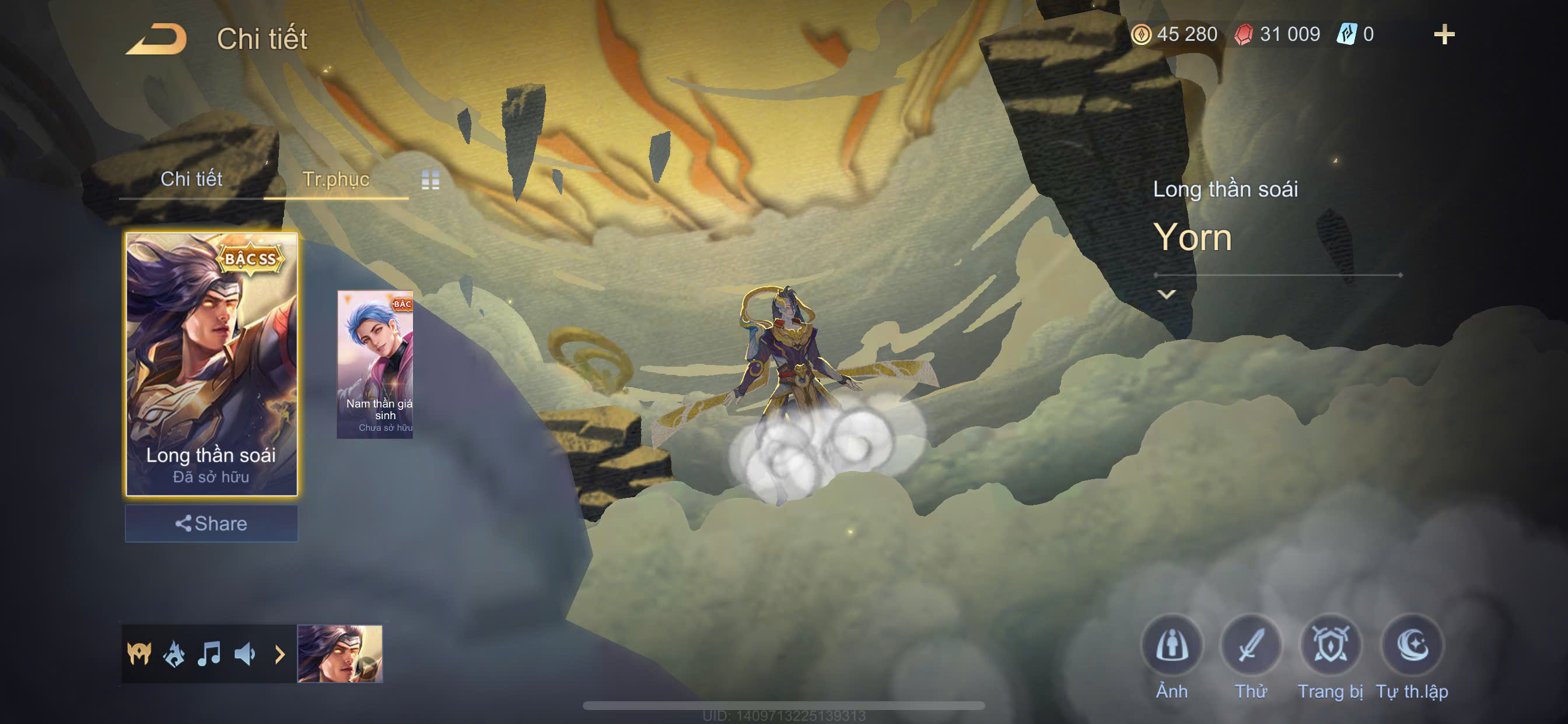The height and width of the screenshot is (724, 1568).
Task: Select the Long thần soái skin card
Action: click(211, 363)
